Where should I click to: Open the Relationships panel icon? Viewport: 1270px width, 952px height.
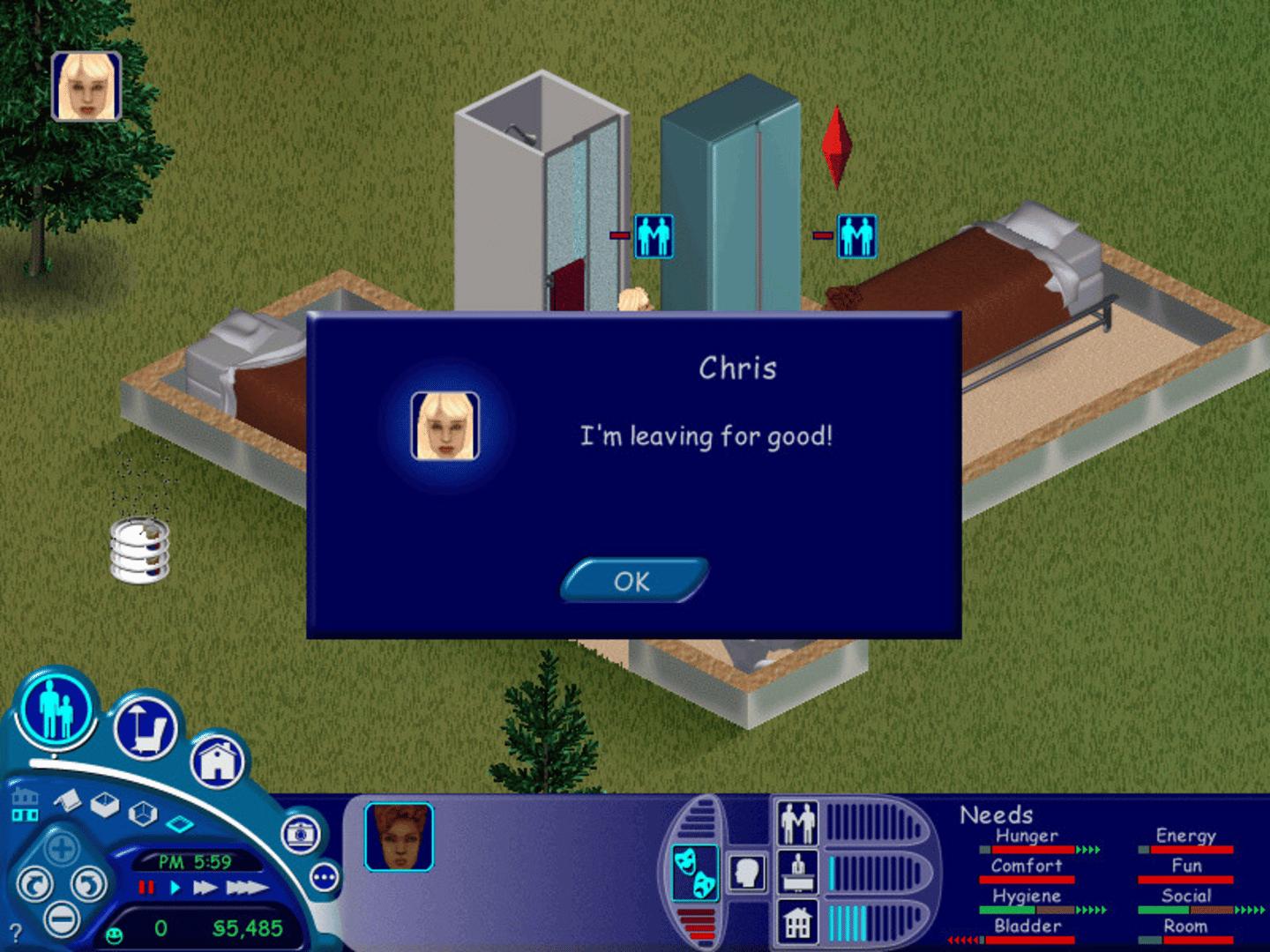coord(797,822)
